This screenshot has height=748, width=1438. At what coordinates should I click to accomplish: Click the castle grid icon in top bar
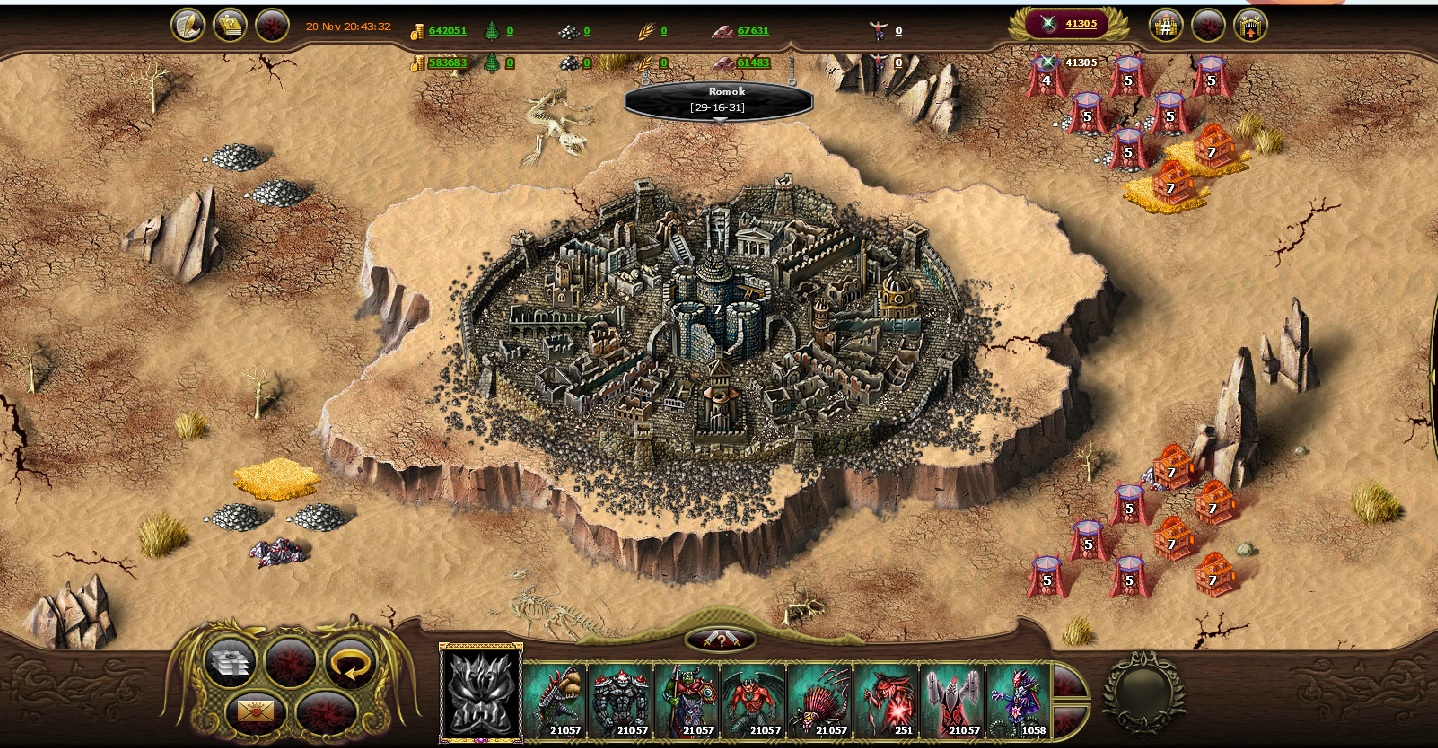coord(1165,25)
